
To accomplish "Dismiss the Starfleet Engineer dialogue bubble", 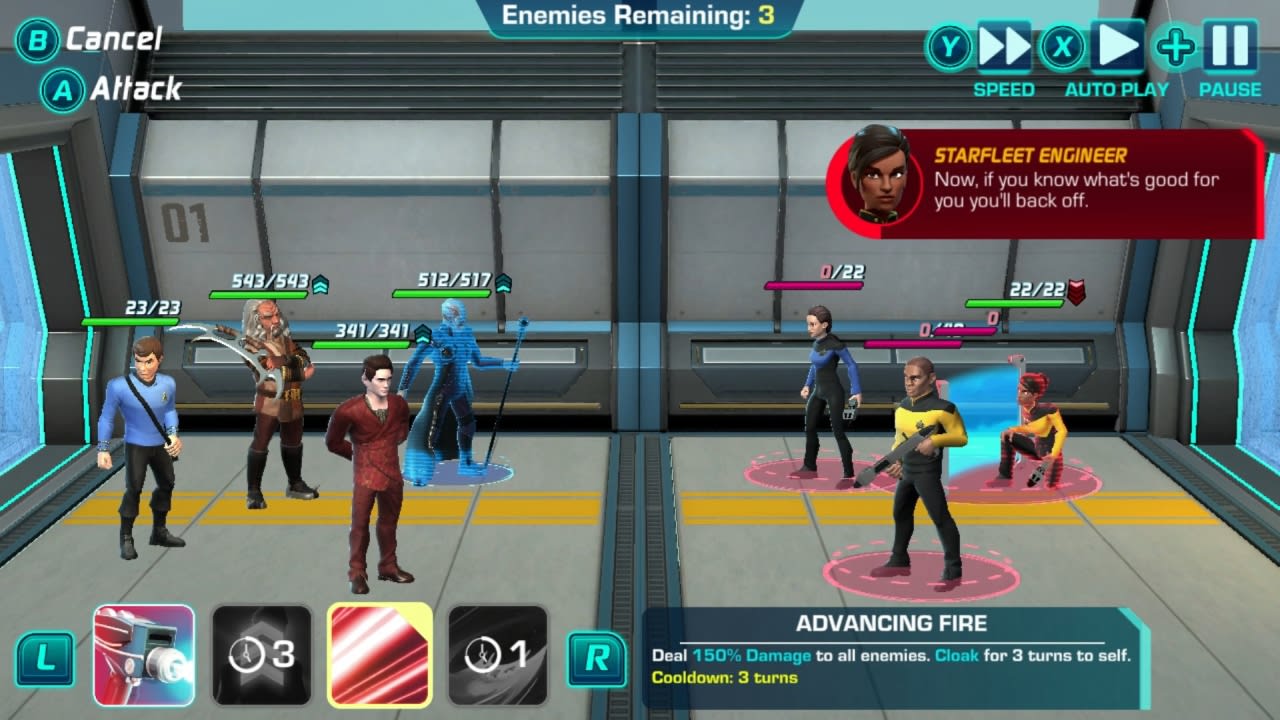I will (1060, 185).
